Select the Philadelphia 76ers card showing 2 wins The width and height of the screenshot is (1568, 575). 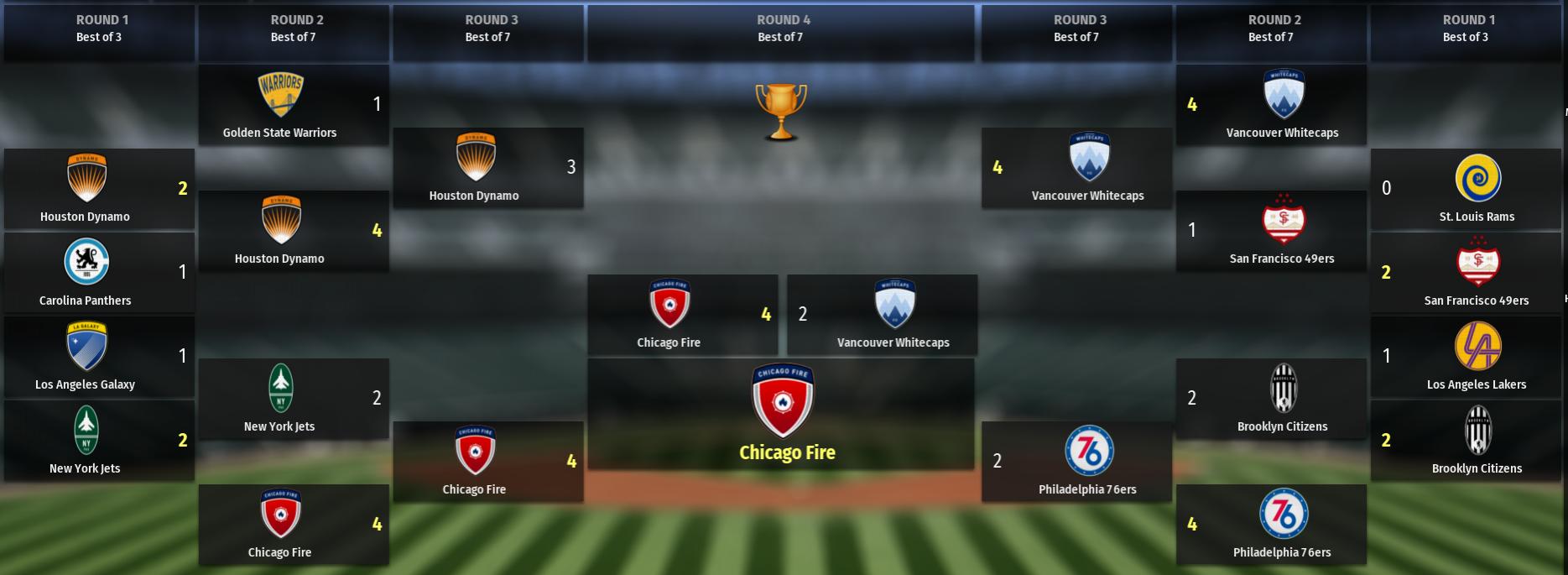(x=1076, y=462)
